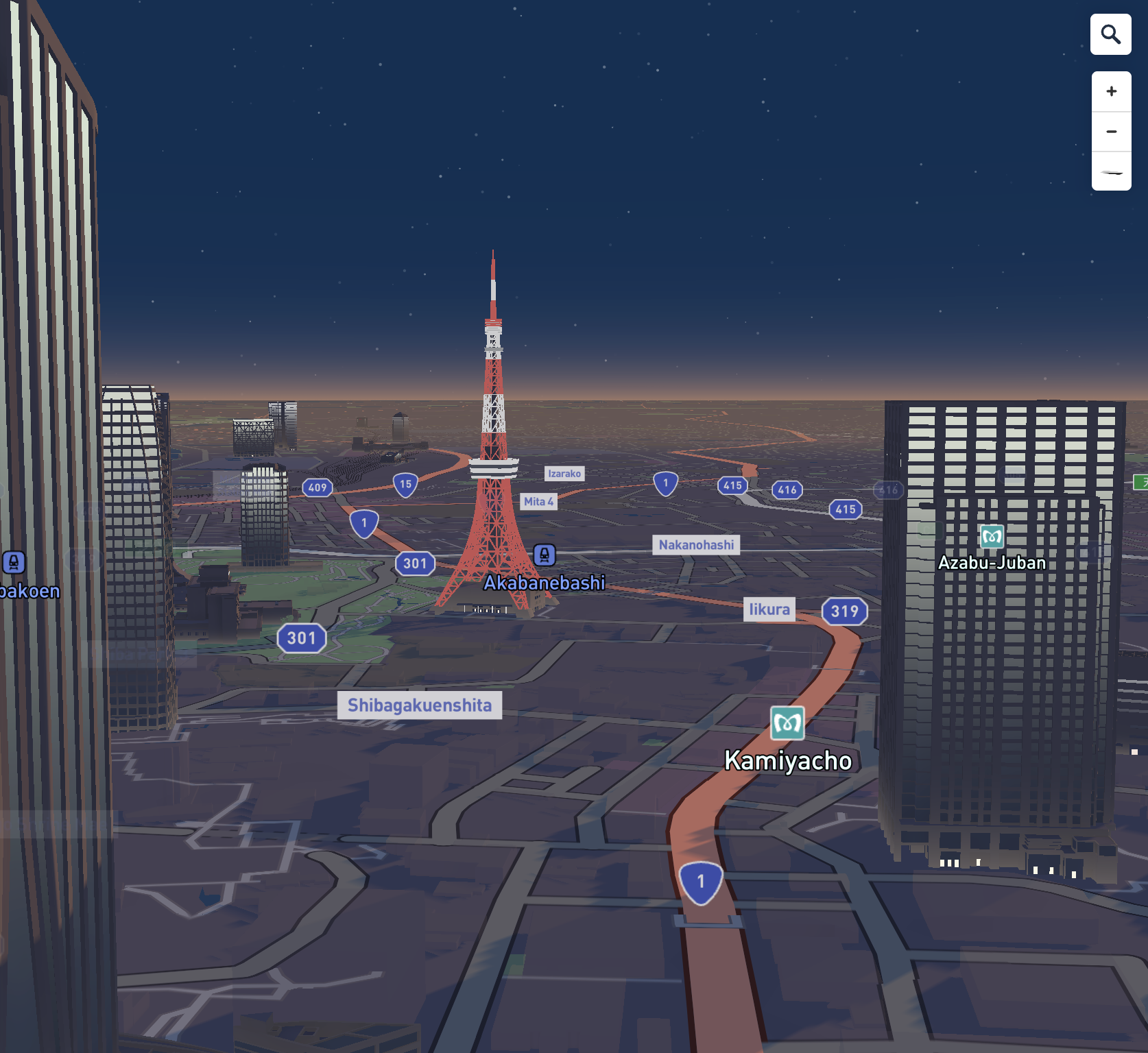The image size is (1148, 1053).
Task: Select the Kamiyacho metro station marker
Action: point(787,723)
